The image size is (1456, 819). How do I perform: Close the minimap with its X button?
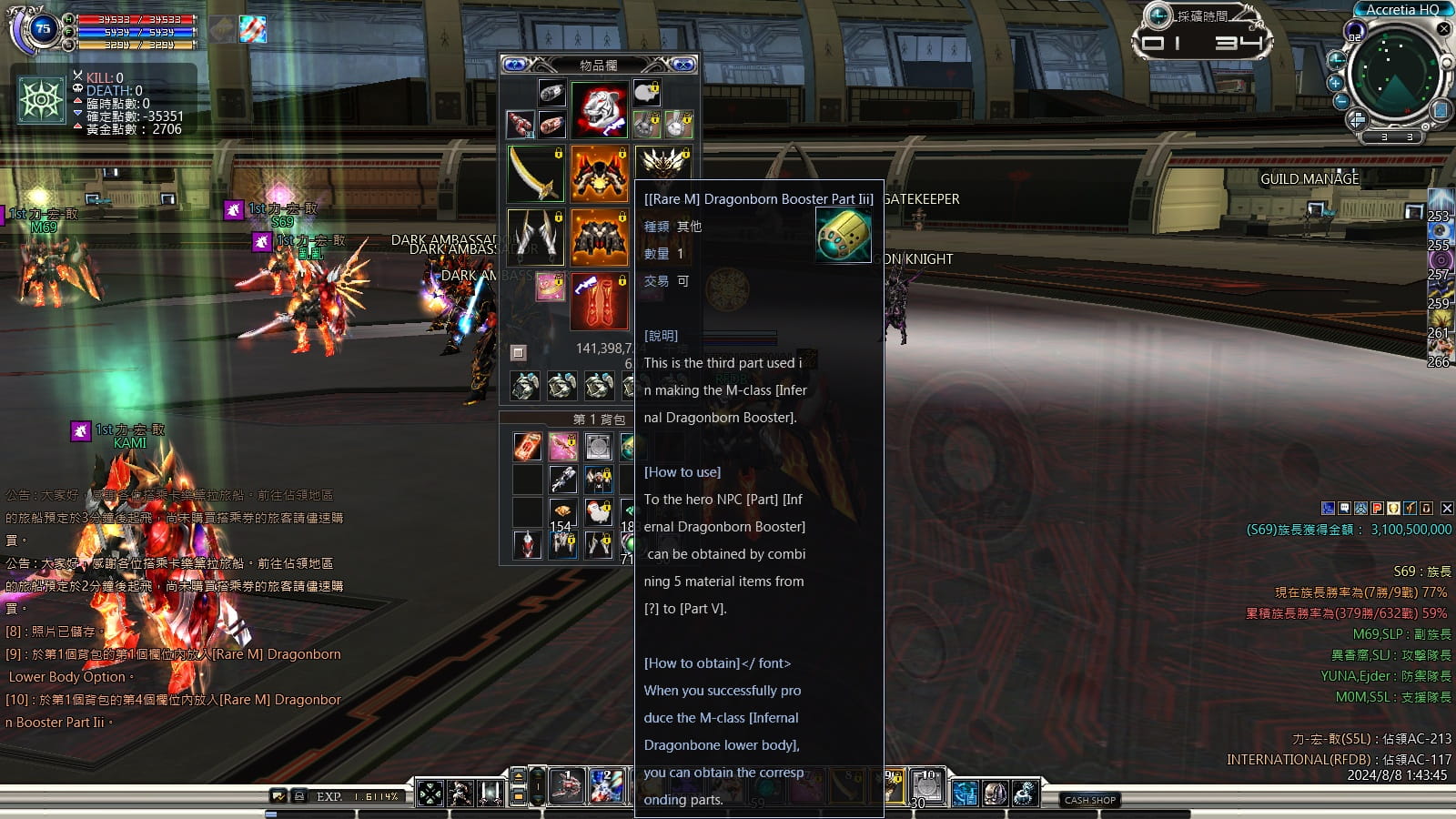pos(1443,29)
